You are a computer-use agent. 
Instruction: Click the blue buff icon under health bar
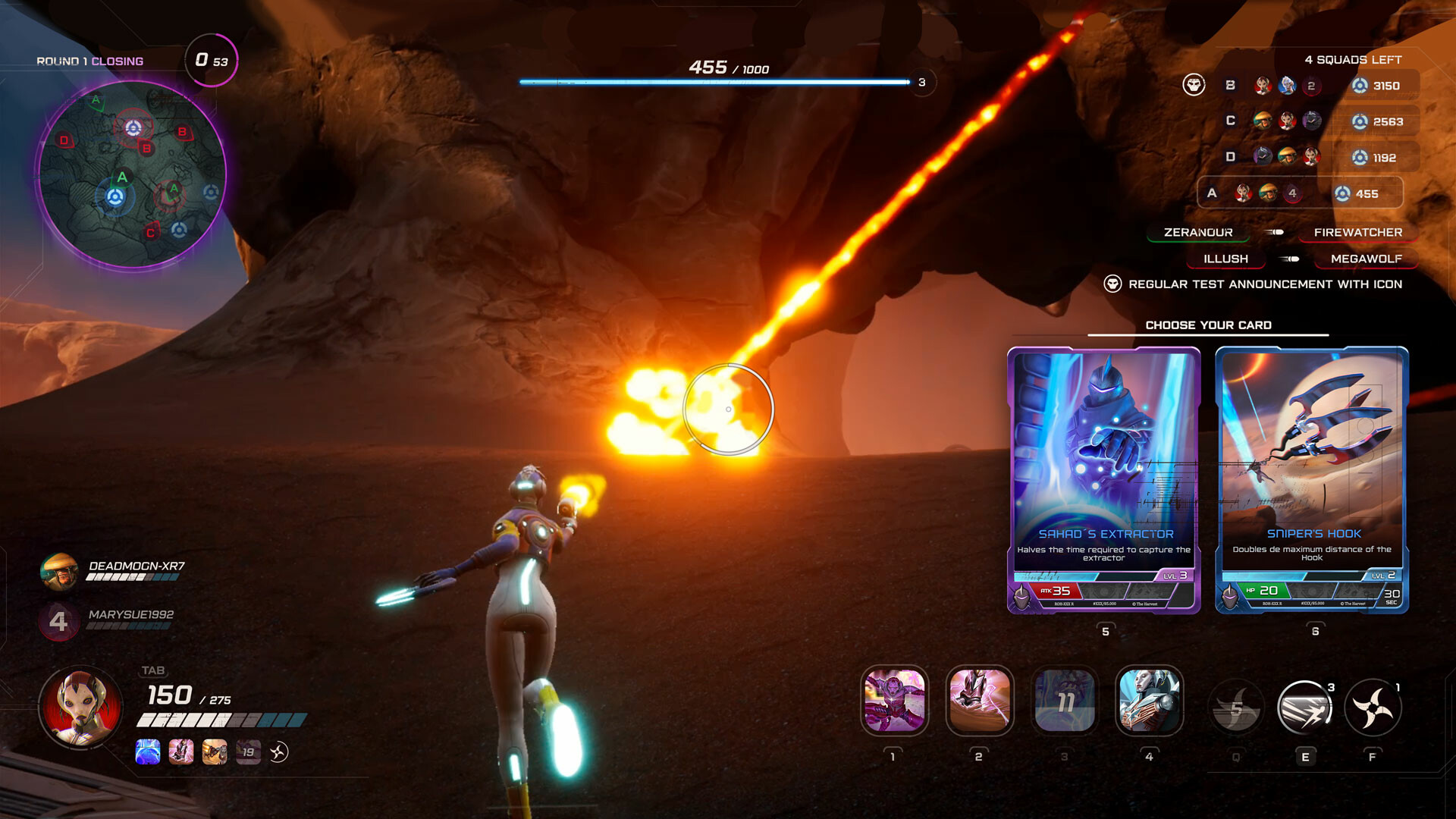(x=148, y=752)
